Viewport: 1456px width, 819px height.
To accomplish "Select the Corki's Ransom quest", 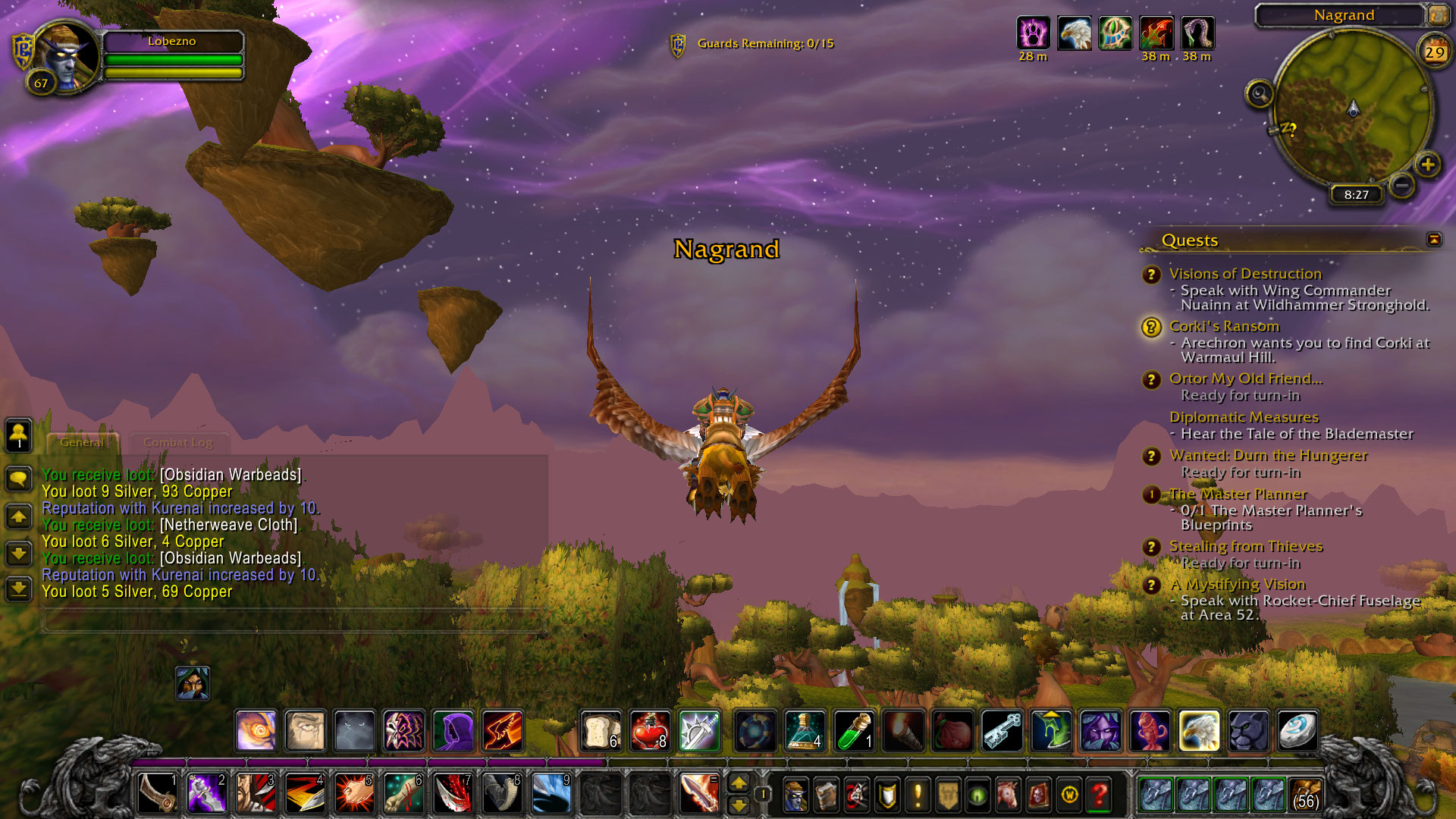I will (1224, 326).
